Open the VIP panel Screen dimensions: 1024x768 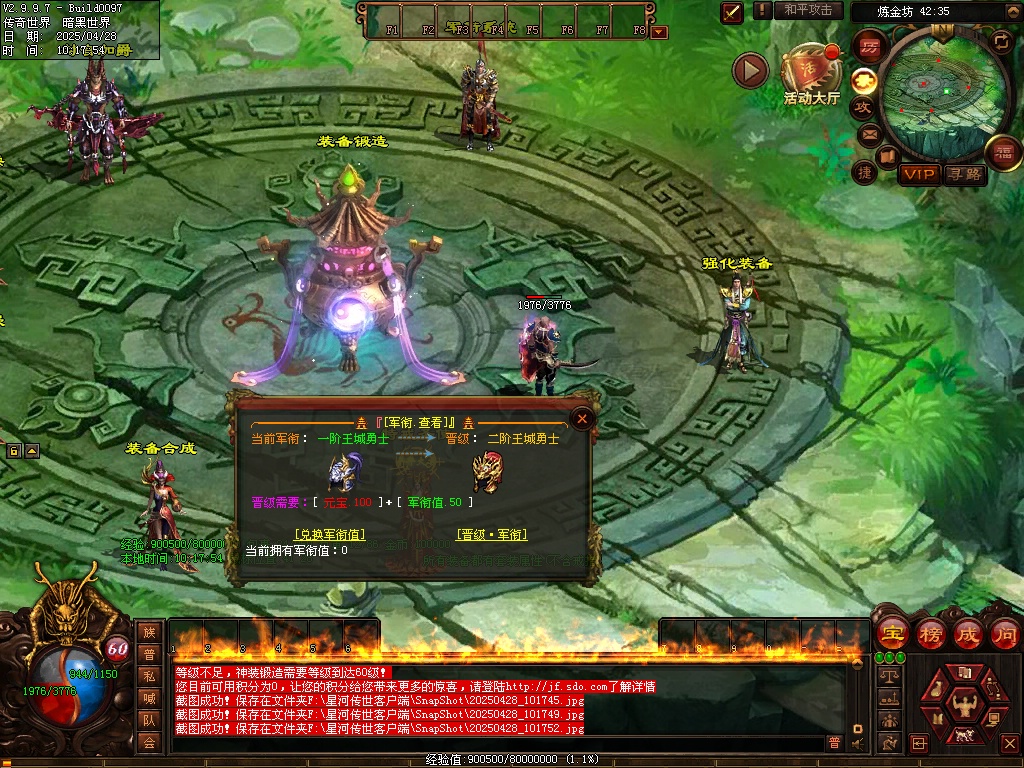click(x=919, y=174)
